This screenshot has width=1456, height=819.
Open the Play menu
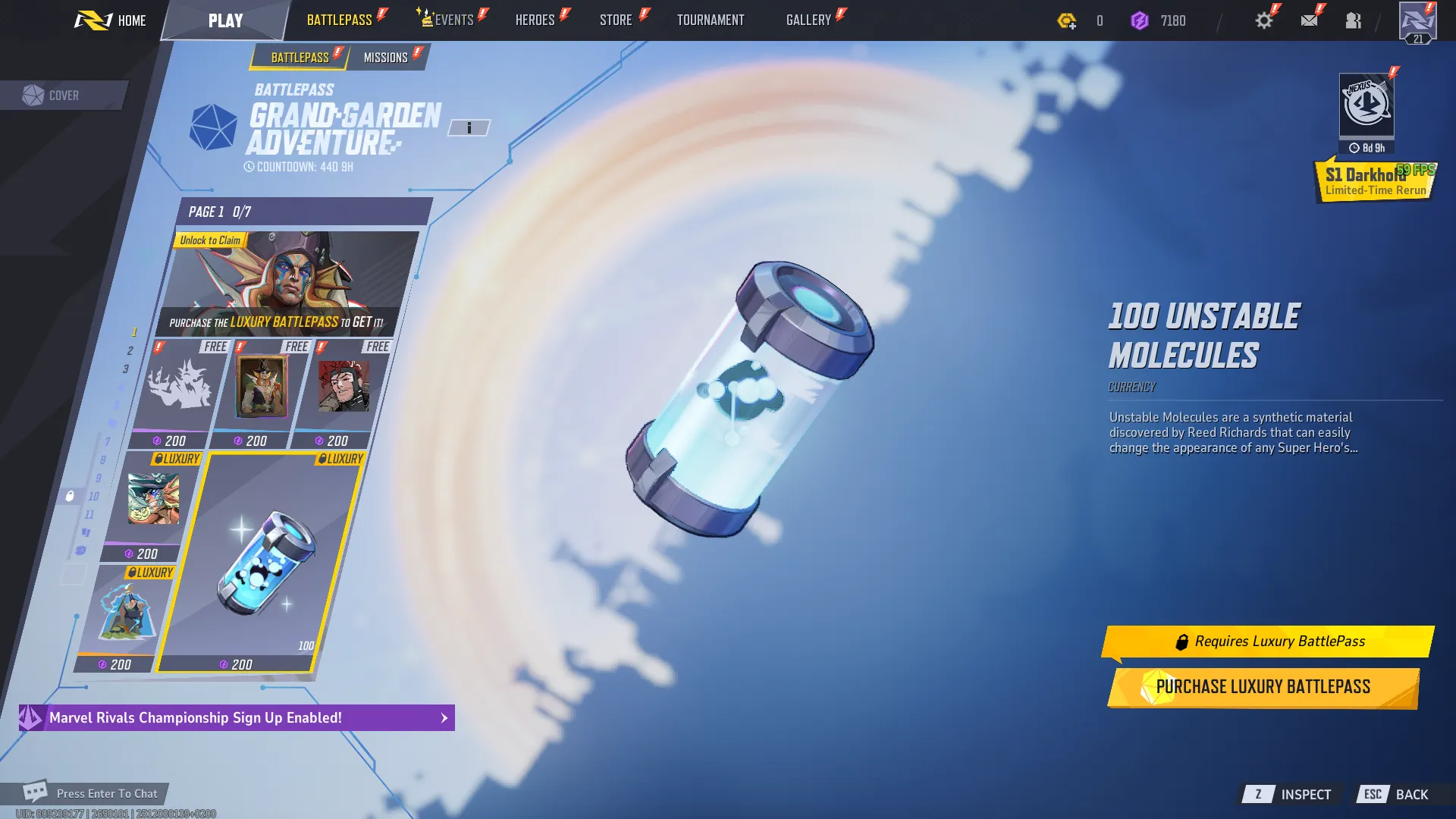pyautogui.click(x=225, y=20)
